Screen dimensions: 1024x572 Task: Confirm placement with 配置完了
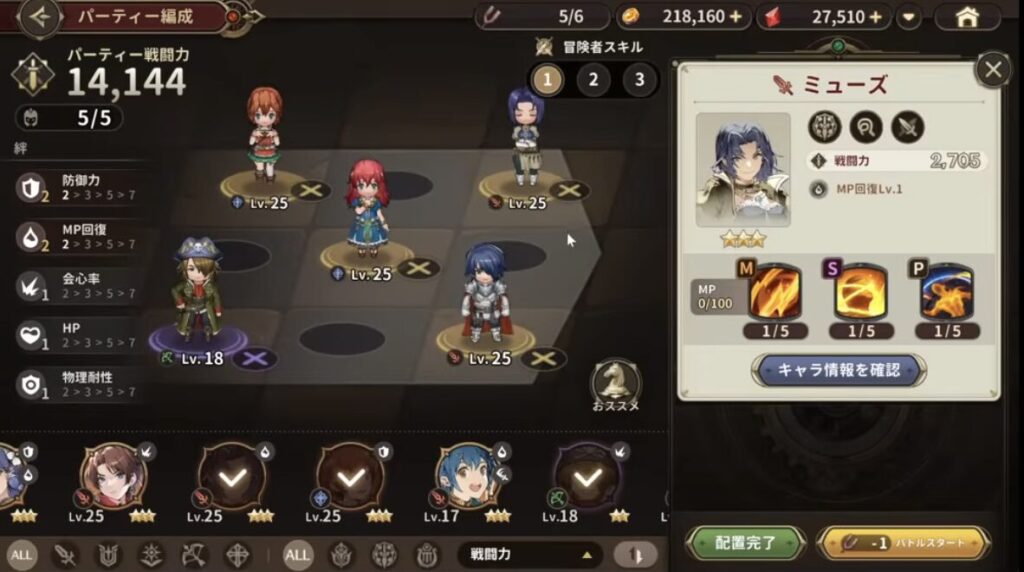pyautogui.click(x=746, y=542)
